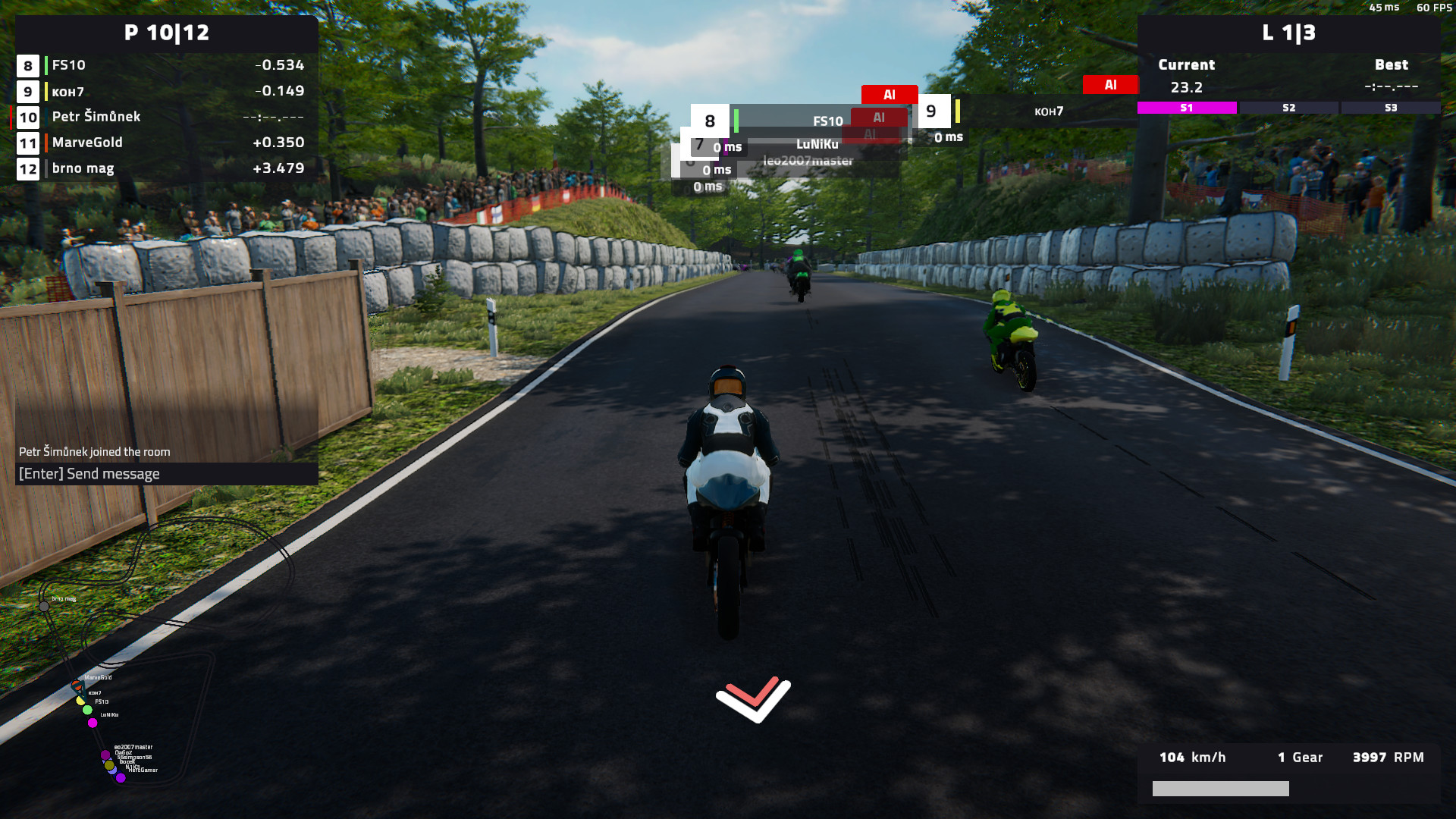Click the RPM gauge bar at bottom right

pos(1220,789)
